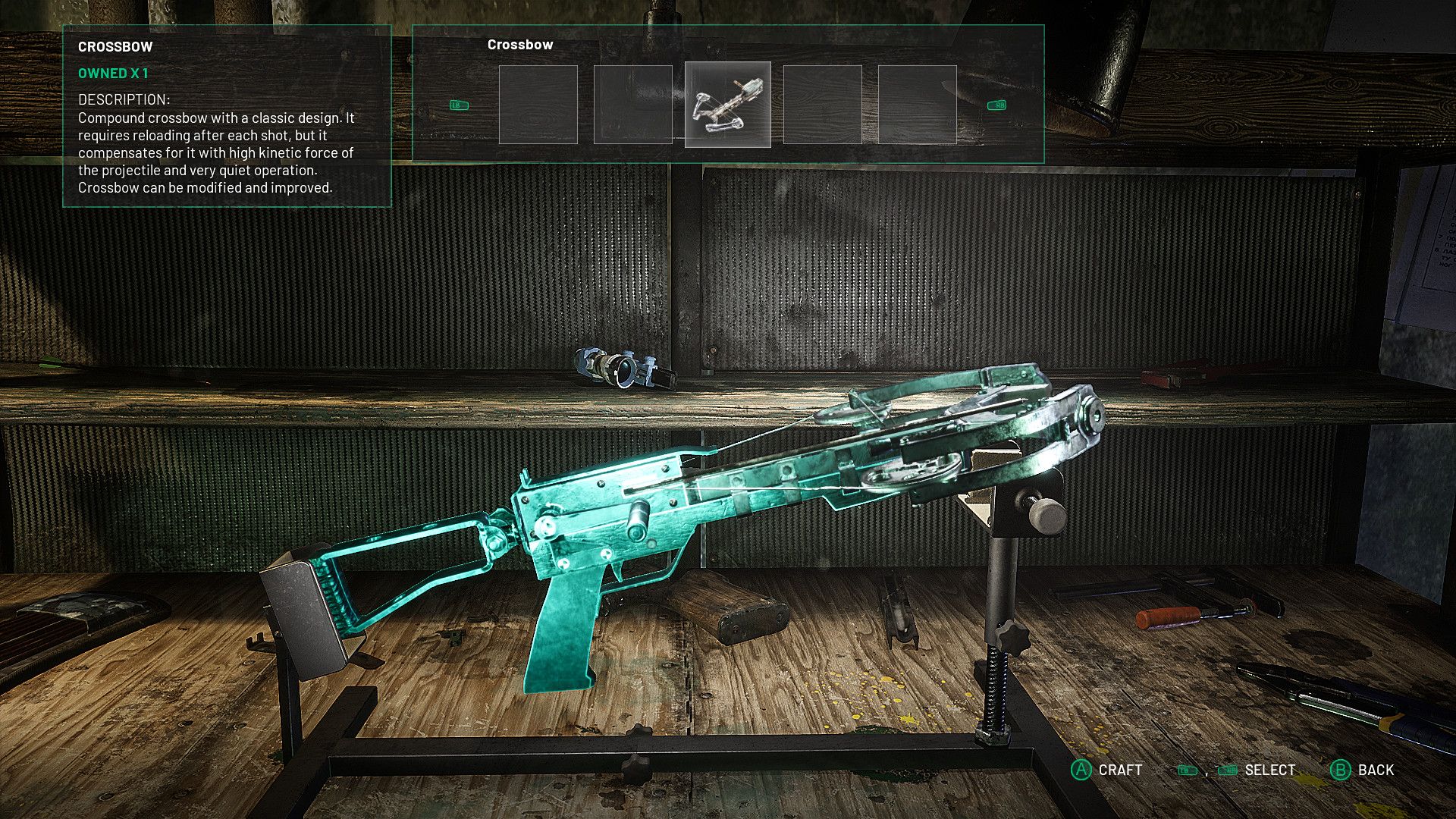Select the crossbow thumbnail in the item carousel
Viewport: 1456px width, 819px height.
[x=727, y=105]
